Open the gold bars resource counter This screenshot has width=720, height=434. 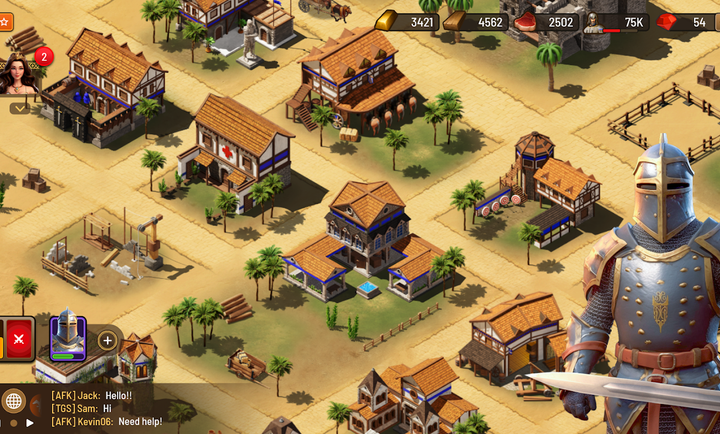click(408, 22)
